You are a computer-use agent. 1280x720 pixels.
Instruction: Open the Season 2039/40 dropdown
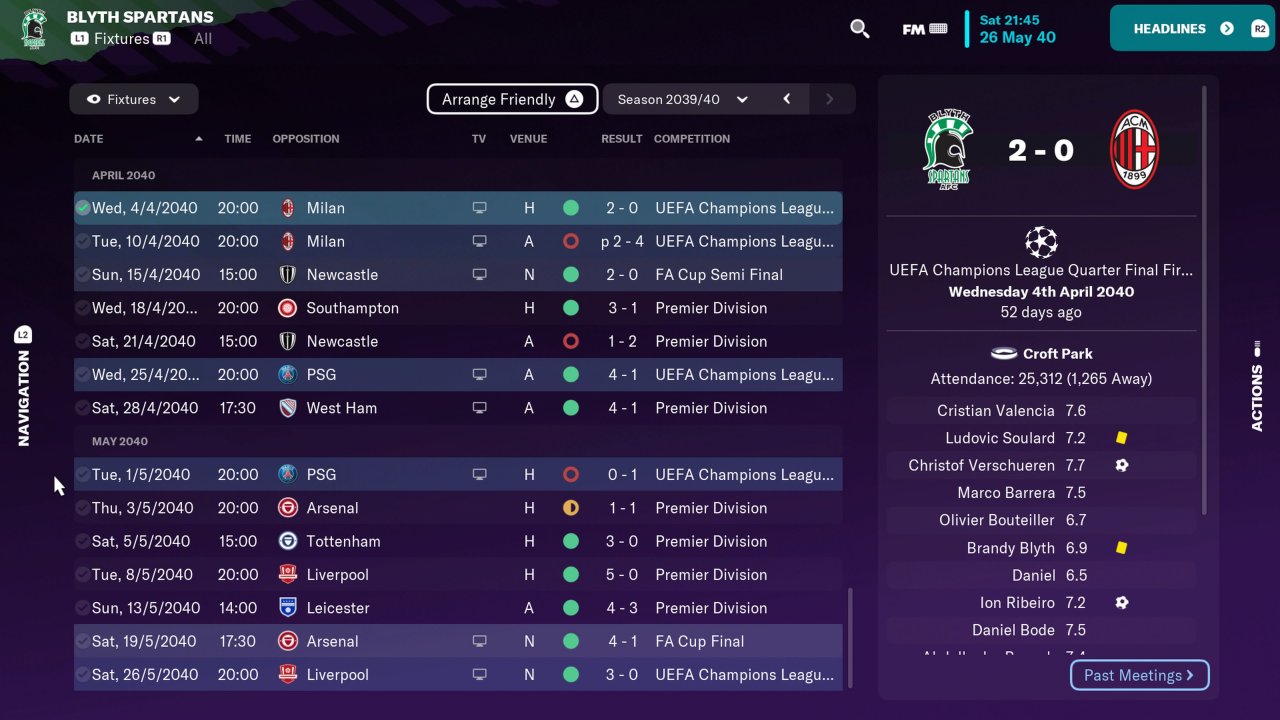pos(682,99)
